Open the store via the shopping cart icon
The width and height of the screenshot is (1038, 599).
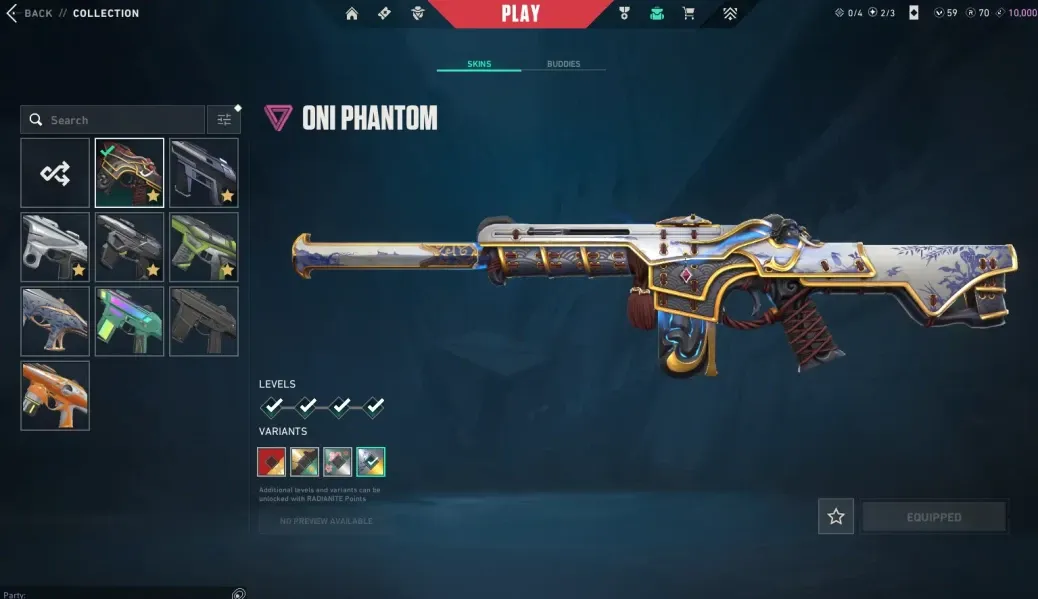click(689, 14)
